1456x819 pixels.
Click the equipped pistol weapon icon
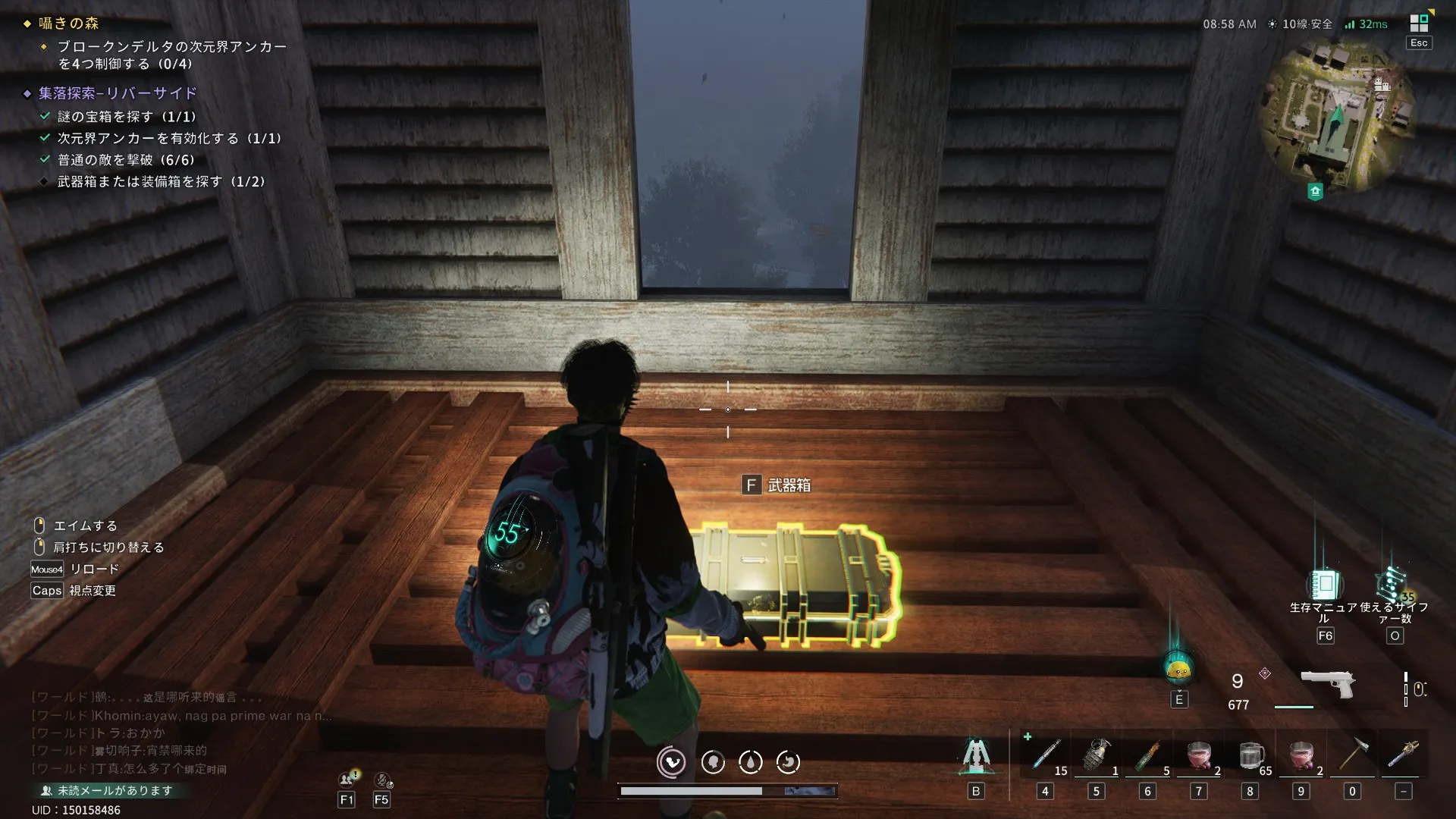[x=1328, y=684]
